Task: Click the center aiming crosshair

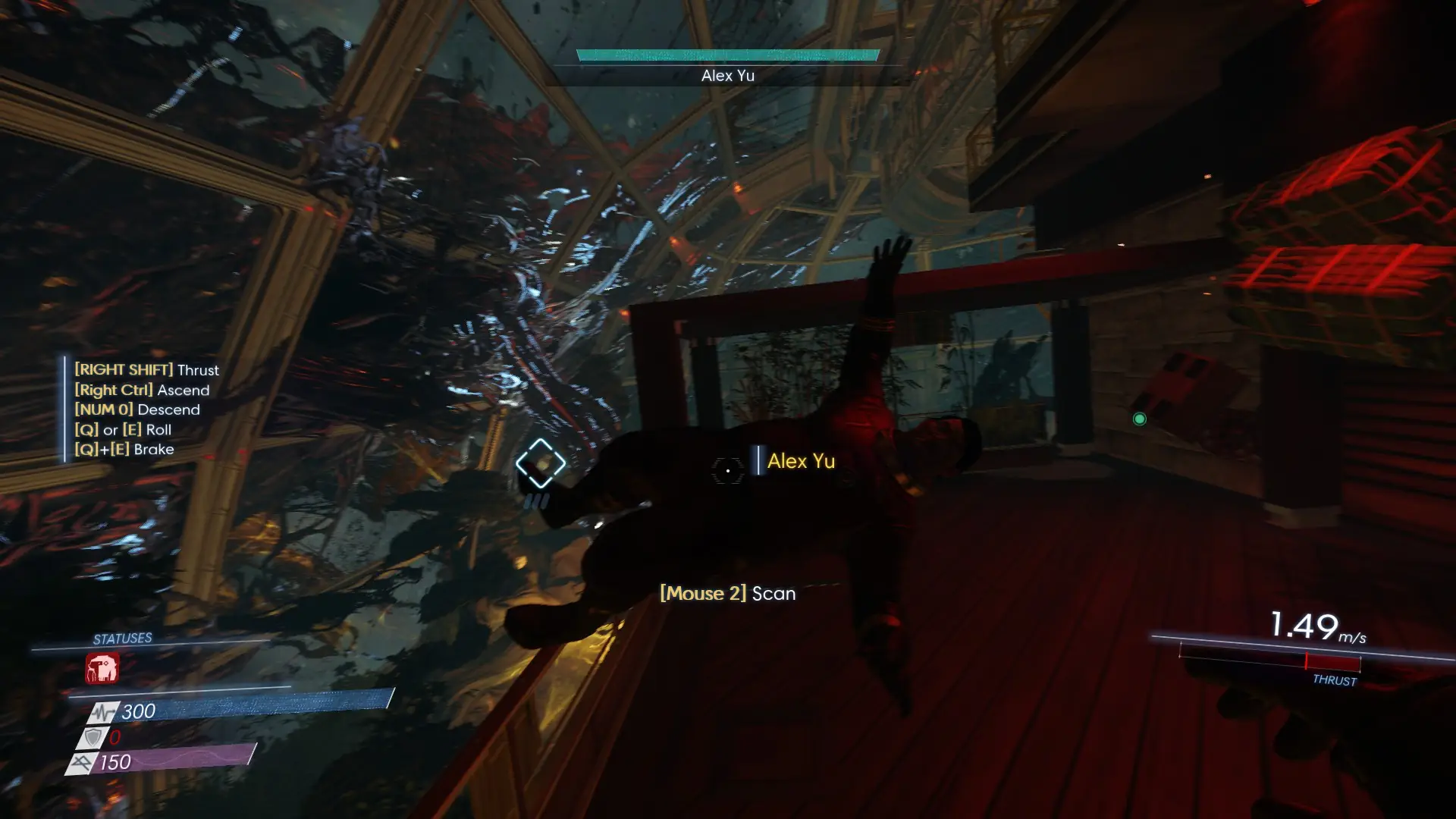Action: click(727, 471)
